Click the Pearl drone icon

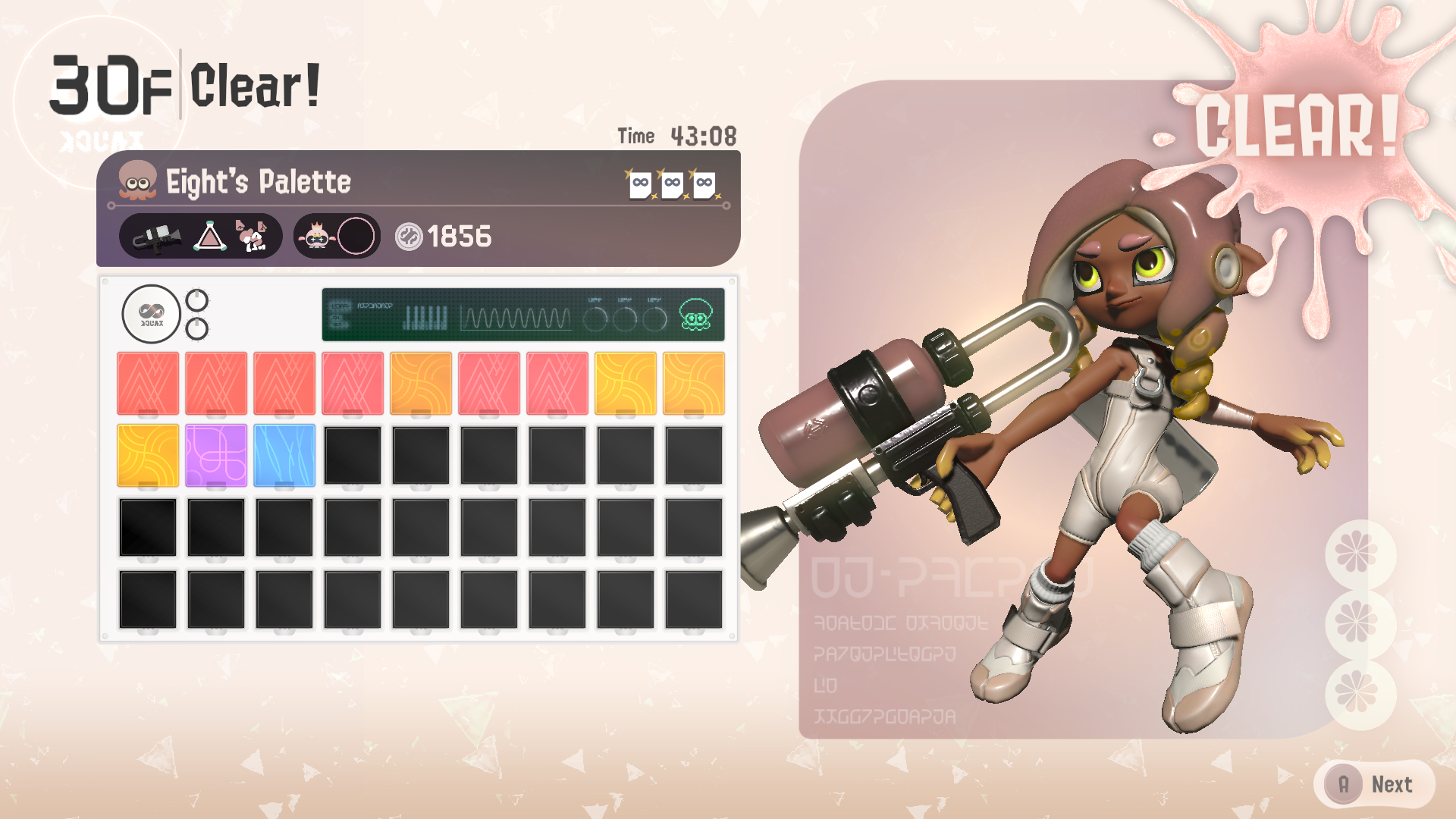[x=316, y=237]
